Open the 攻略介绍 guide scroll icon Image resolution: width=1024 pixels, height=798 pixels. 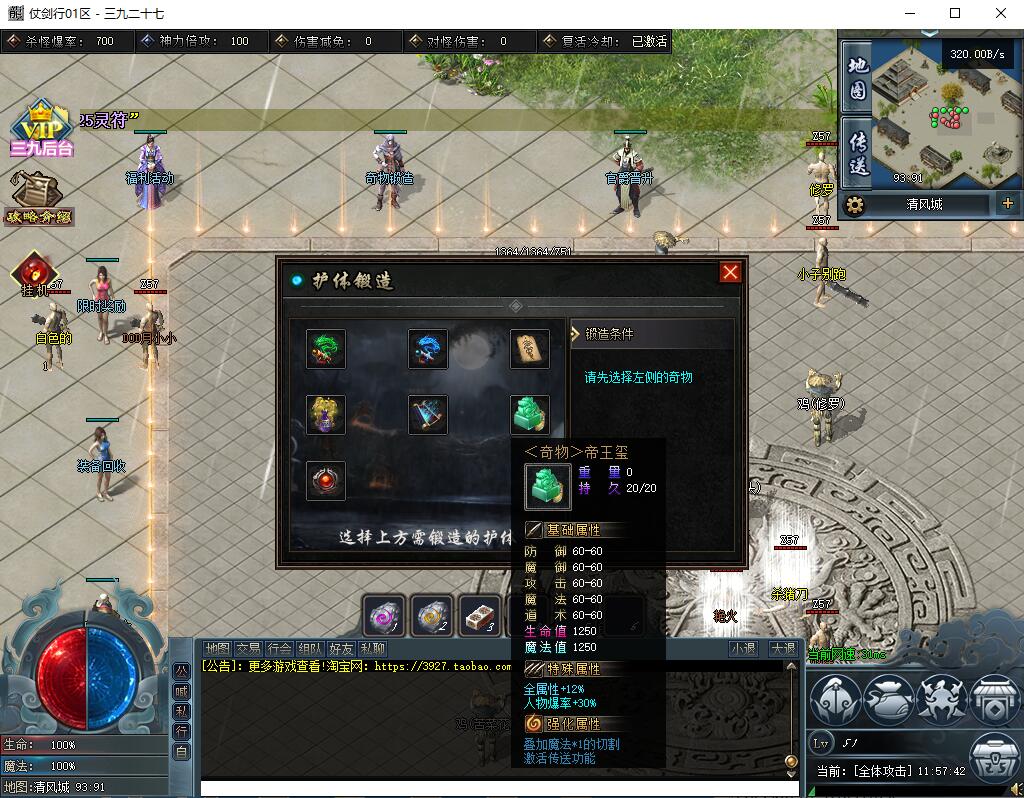[x=39, y=197]
